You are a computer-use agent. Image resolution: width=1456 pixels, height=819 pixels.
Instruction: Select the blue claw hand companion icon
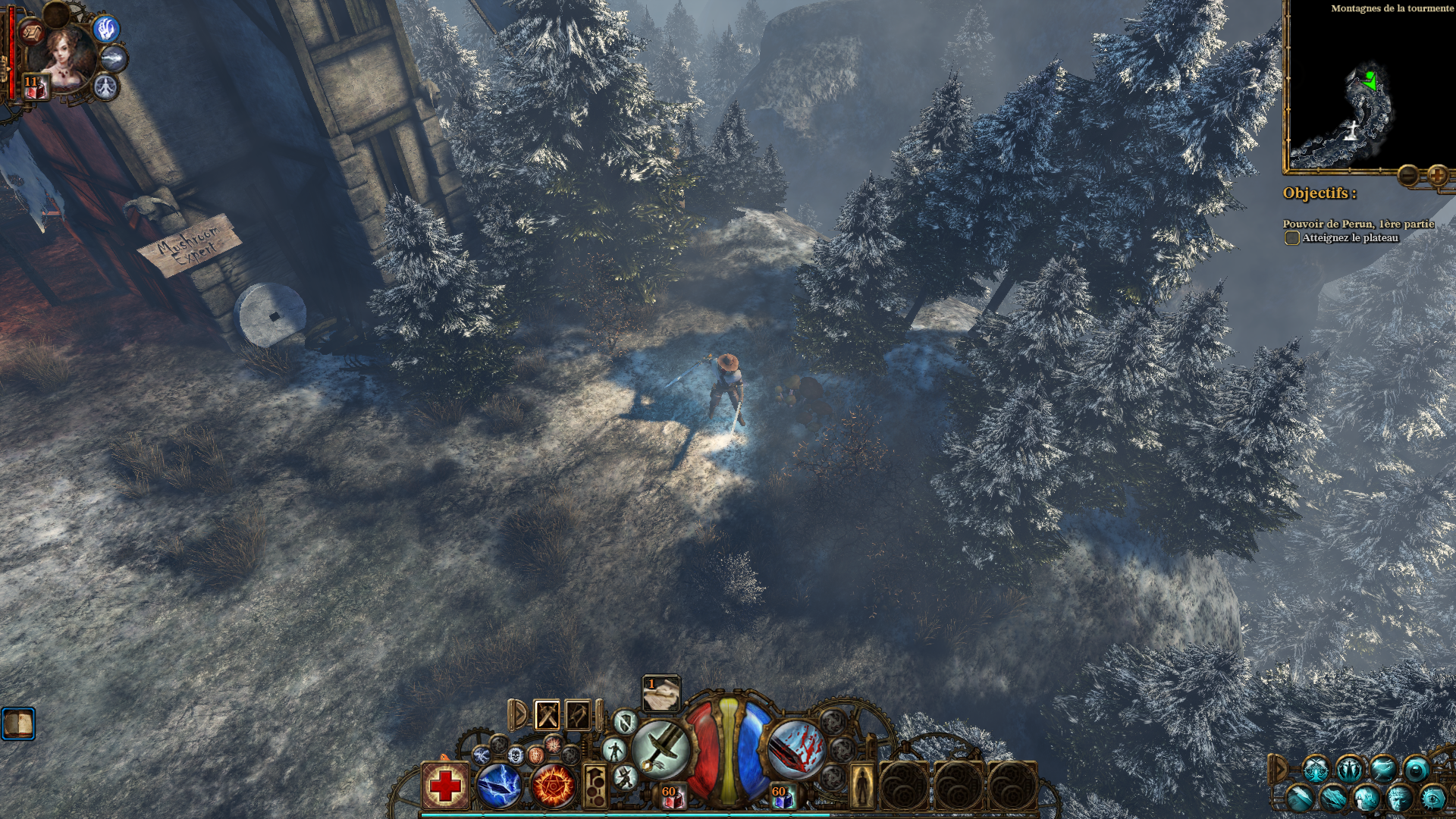(107, 29)
